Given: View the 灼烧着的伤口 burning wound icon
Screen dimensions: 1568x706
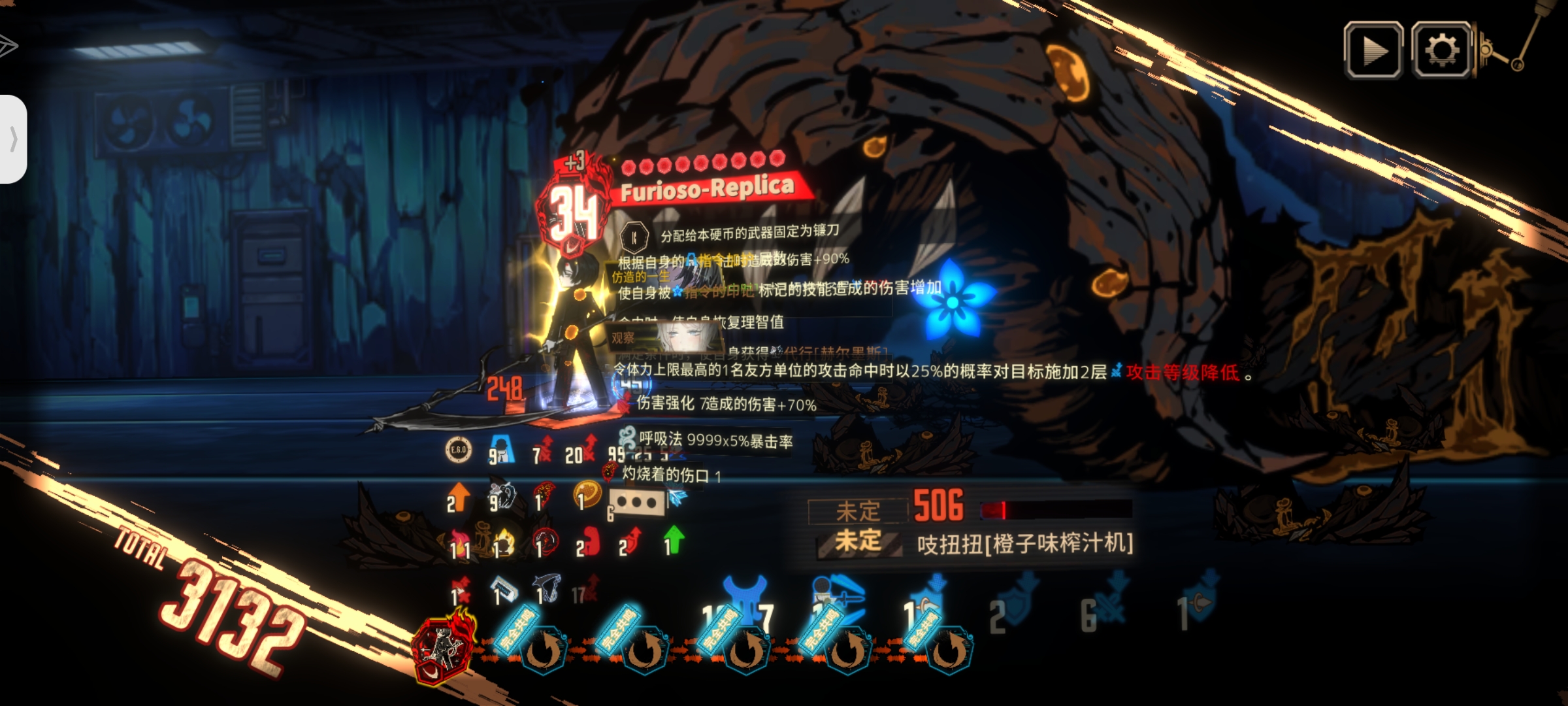Looking at the screenshot, I should click(609, 472).
